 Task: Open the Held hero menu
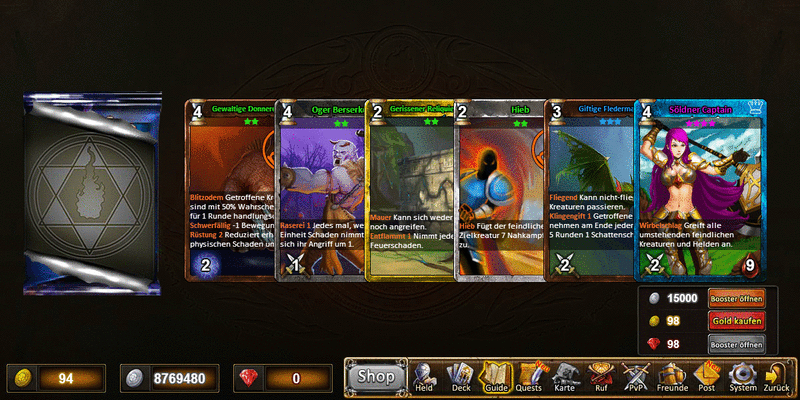click(x=425, y=376)
